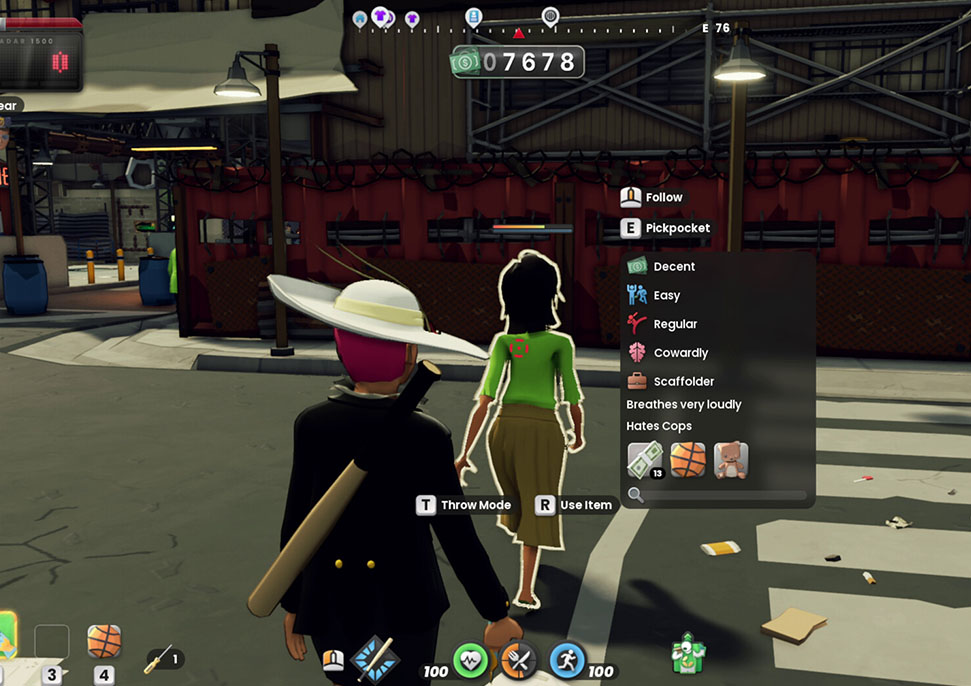Select the blue document marker on the compass
Screen dimensions: 971x686
click(474, 16)
